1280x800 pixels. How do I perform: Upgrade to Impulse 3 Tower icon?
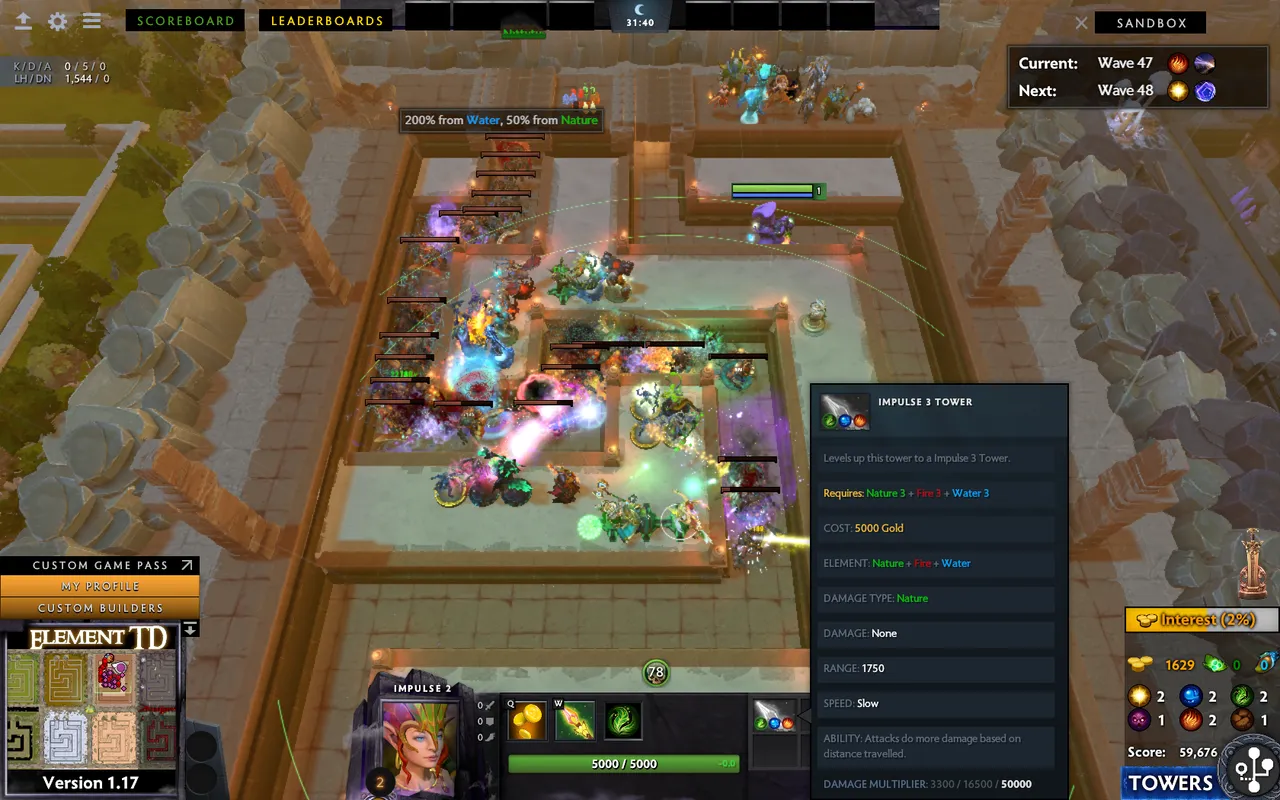point(775,716)
